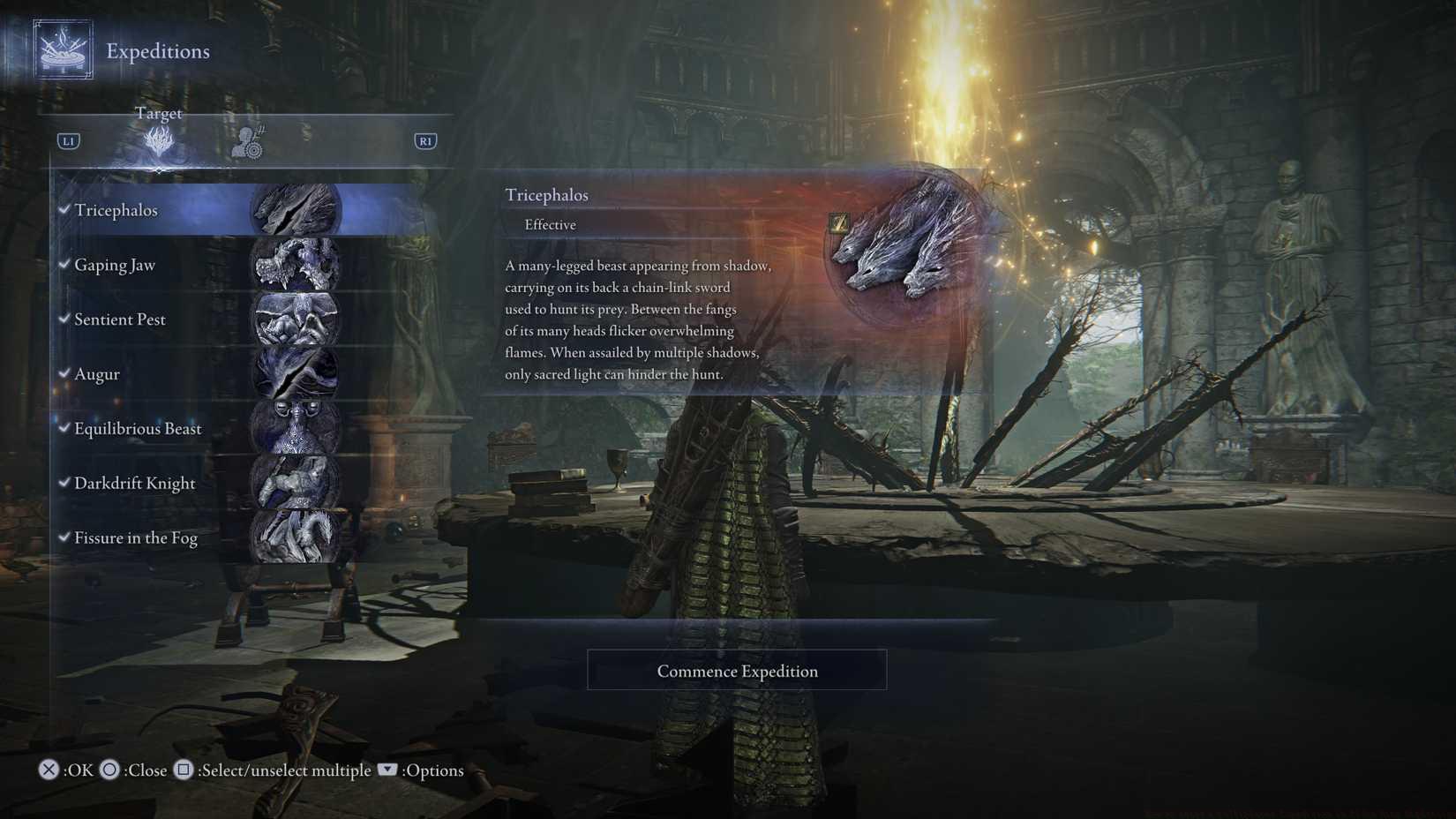Screen dimensions: 1456x819
Task: Toggle the Gaping Jaw checkmark
Action: (63, 265)
